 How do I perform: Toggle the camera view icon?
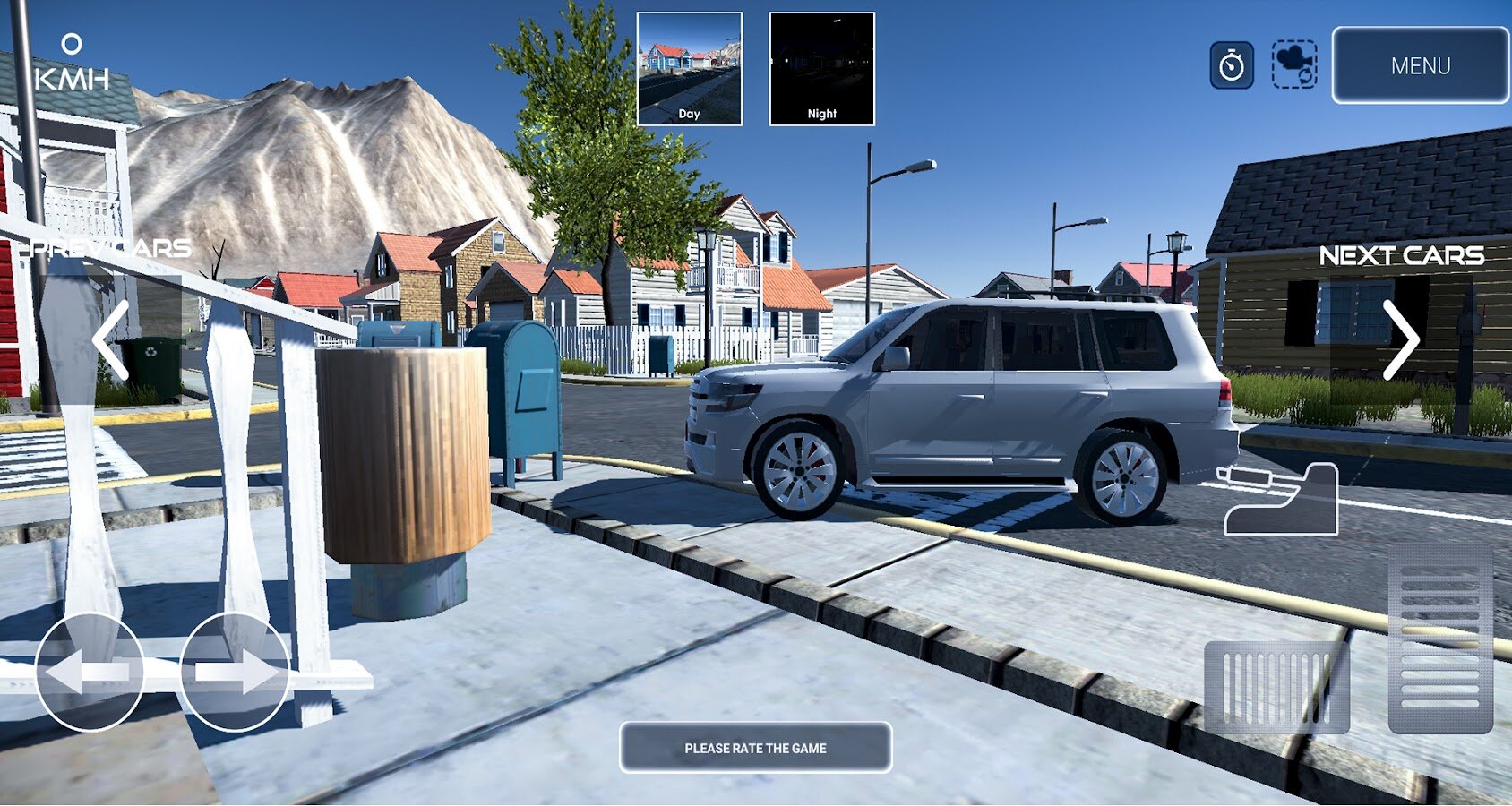[x=1294, y=64]
